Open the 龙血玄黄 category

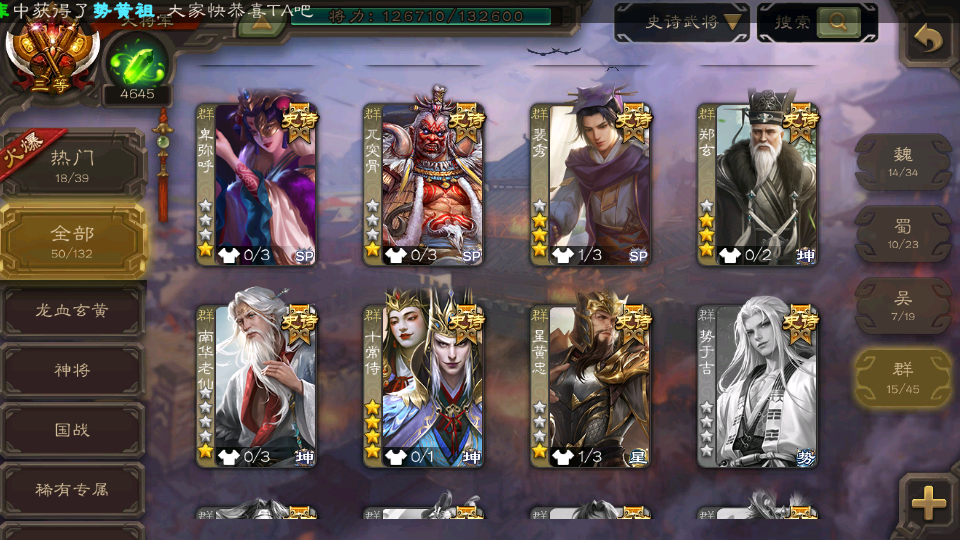[73, 311]
